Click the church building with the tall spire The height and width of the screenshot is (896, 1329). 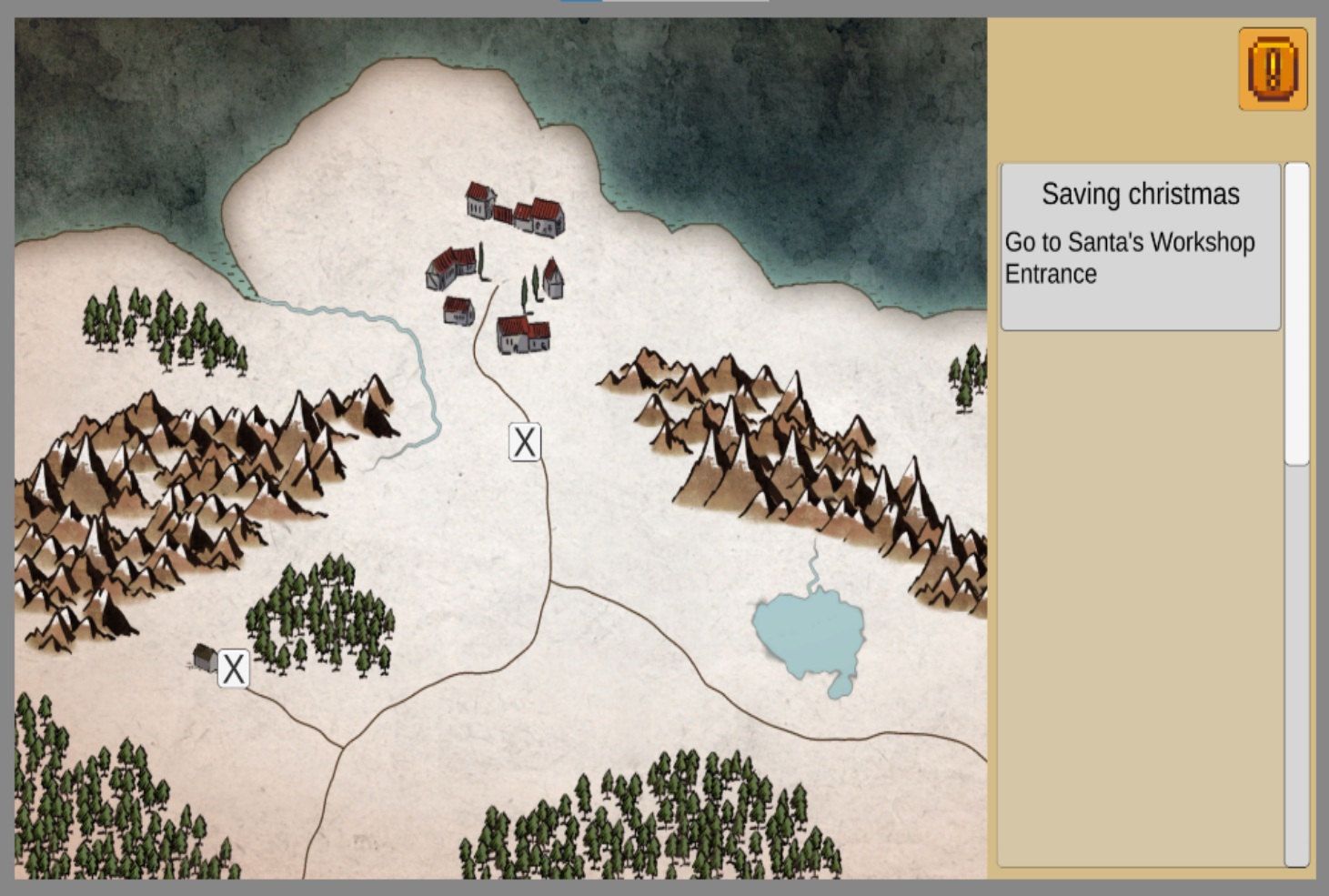point(551,277)
